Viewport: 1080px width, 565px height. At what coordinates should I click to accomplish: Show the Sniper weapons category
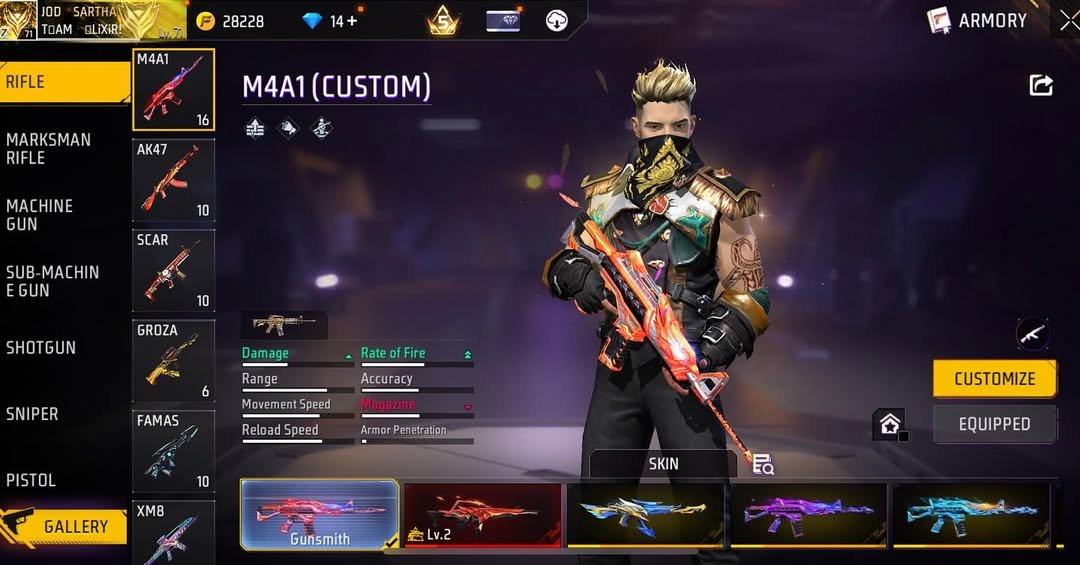click(32, 413)
